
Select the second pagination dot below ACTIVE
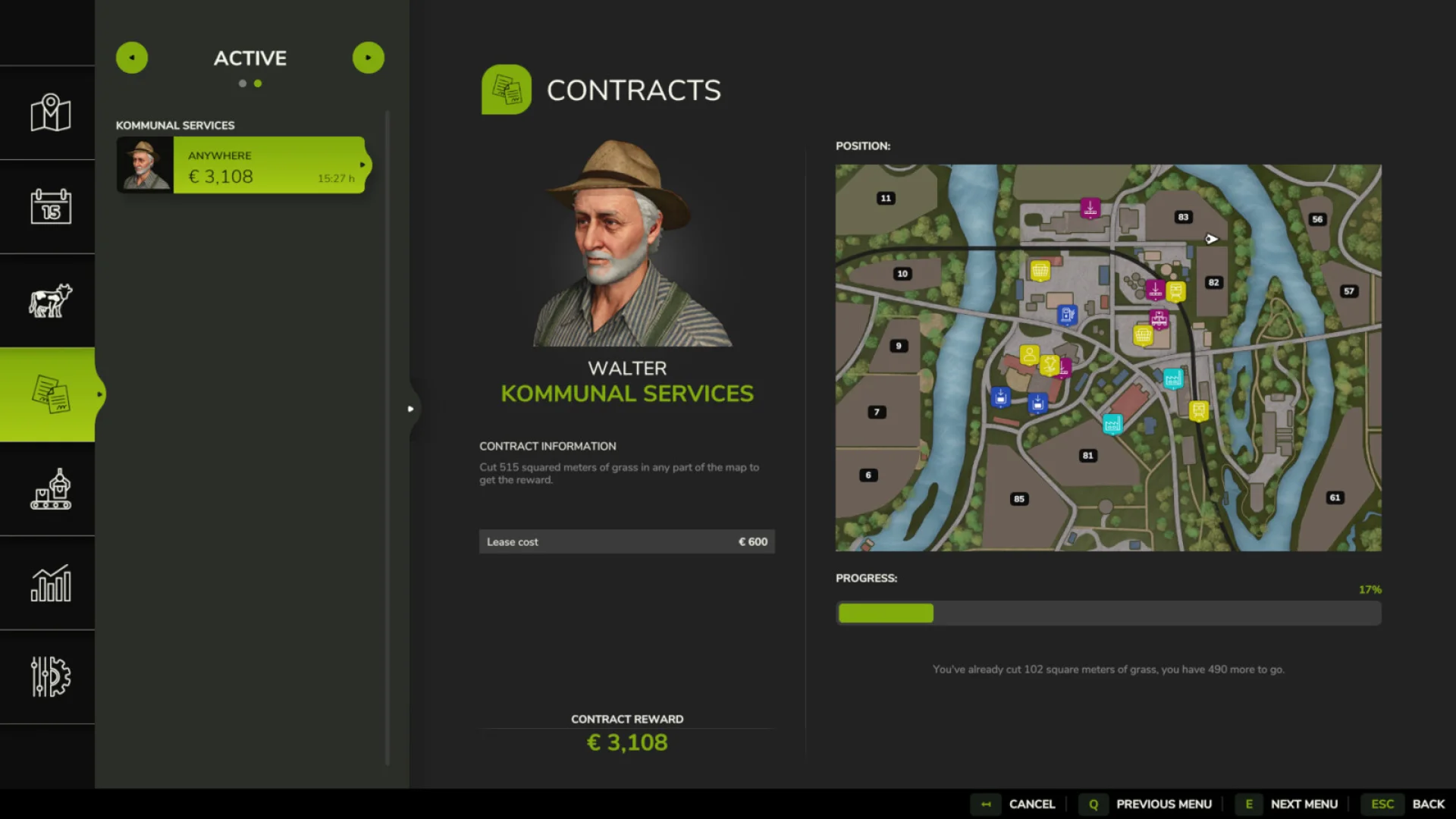click(x=259, y=83)
